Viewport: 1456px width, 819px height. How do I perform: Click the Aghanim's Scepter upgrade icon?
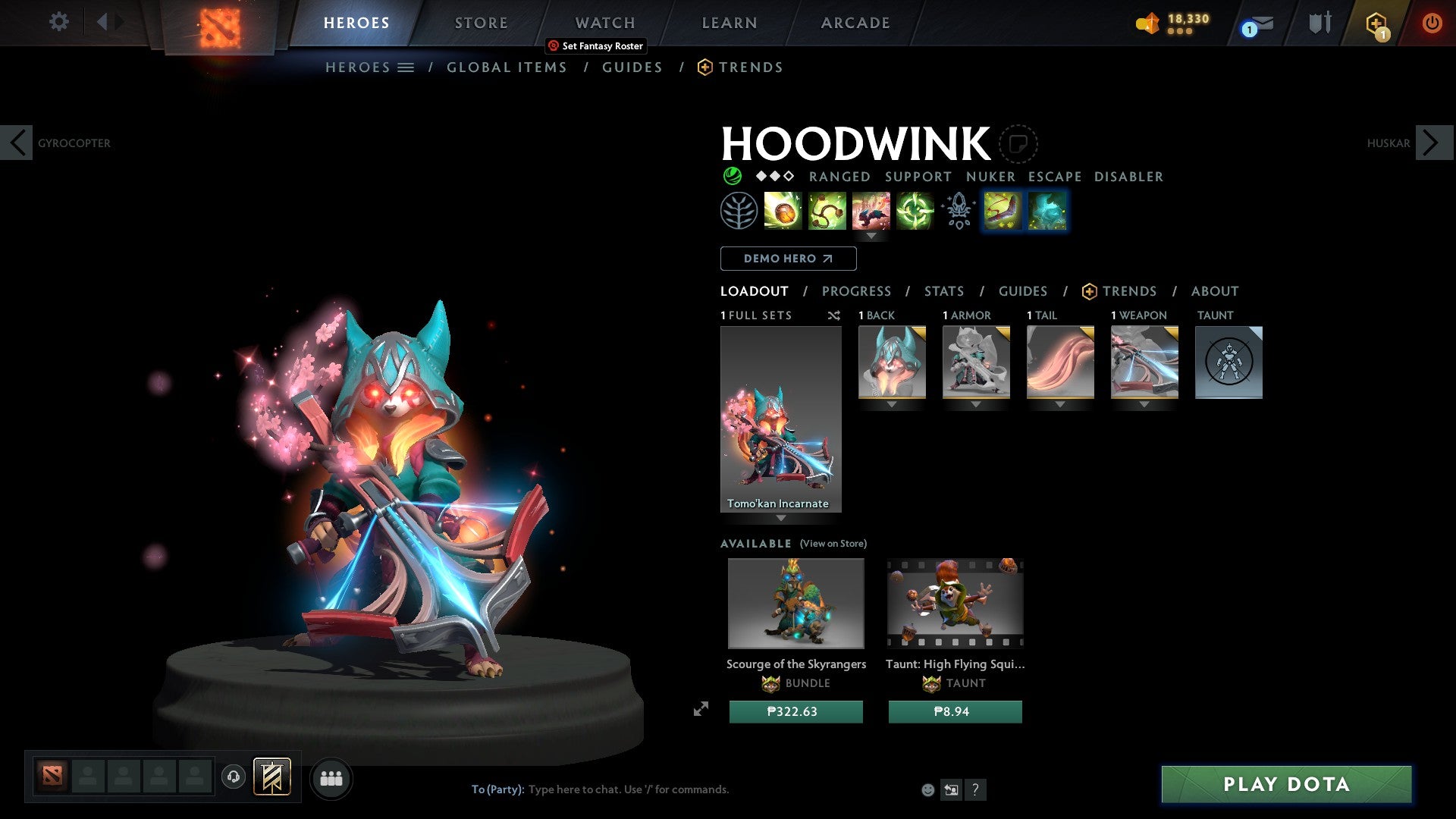958,211
